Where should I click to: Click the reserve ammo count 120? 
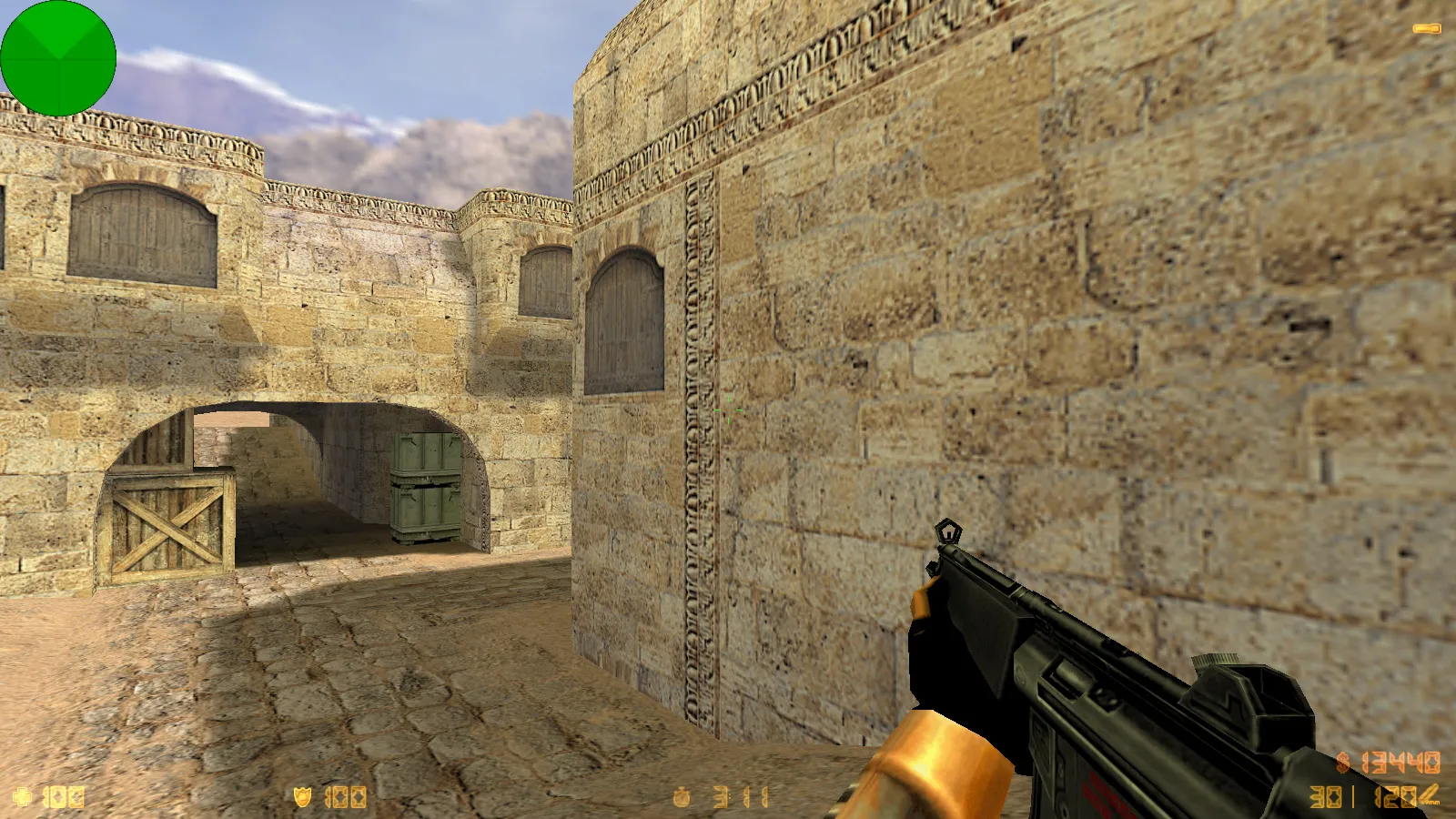tap(1394, 796)
